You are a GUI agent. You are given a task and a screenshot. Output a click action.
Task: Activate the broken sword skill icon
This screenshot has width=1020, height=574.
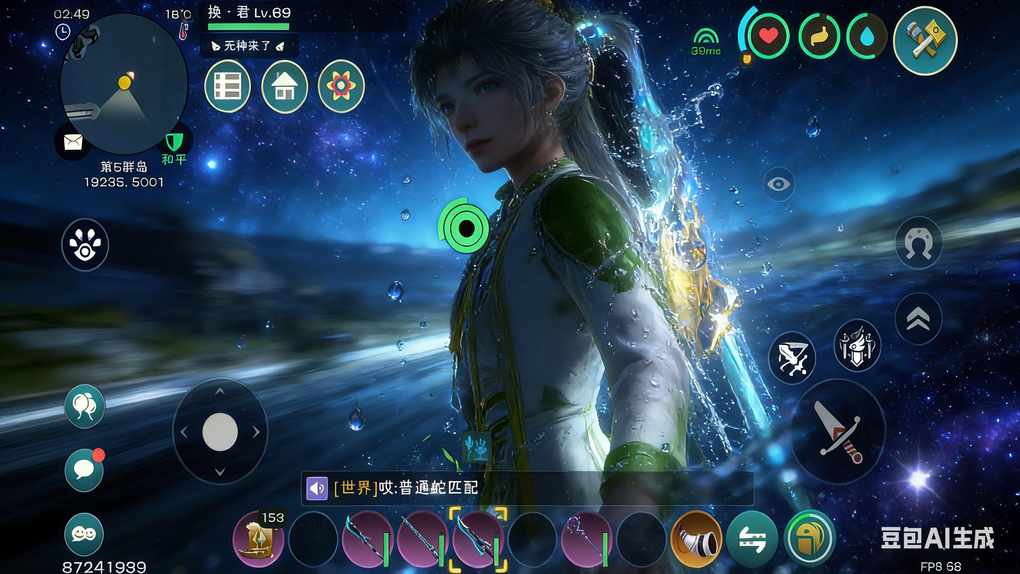[792, 357]
